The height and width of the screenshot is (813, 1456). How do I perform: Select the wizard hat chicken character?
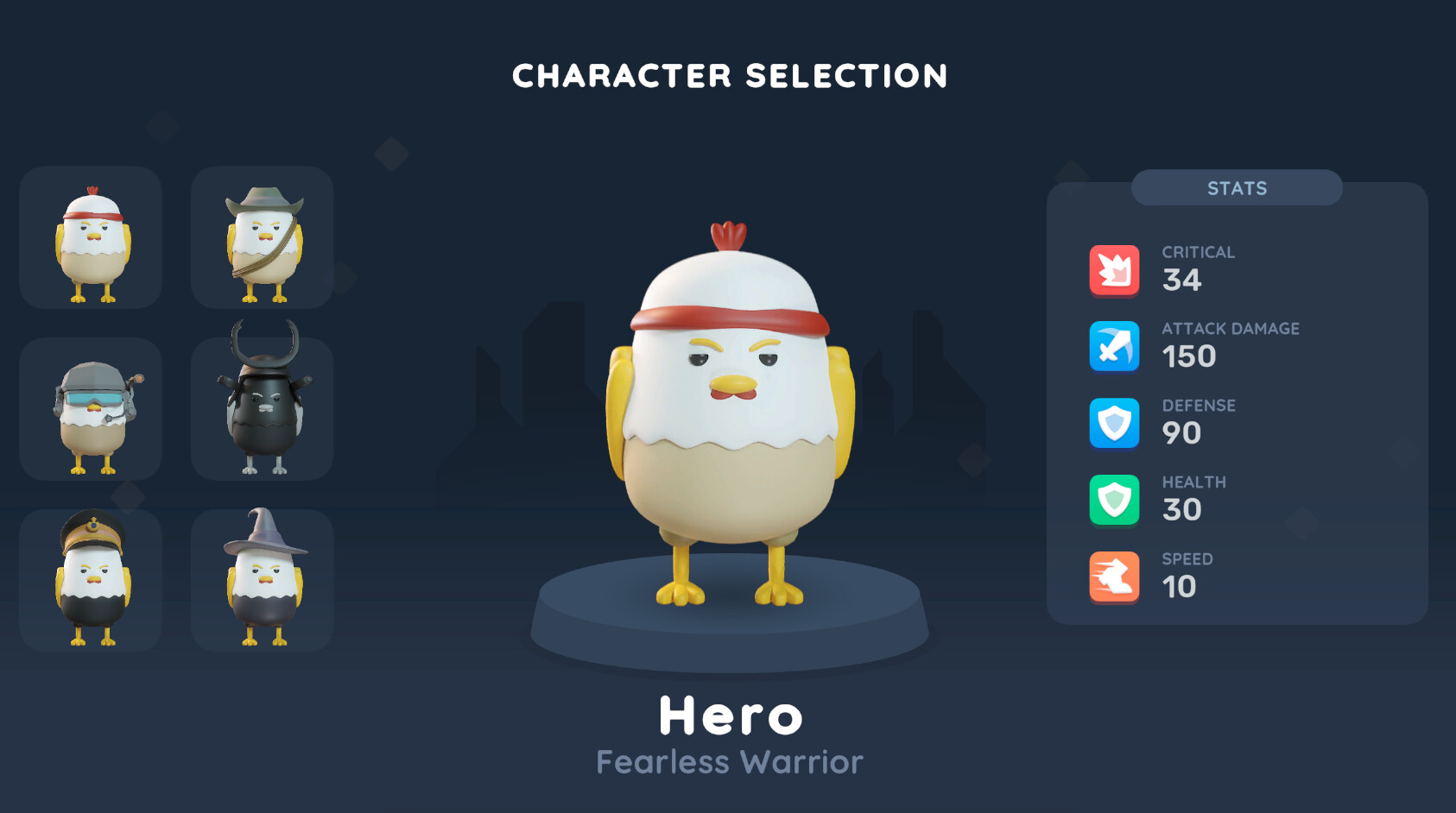point(262,579)
